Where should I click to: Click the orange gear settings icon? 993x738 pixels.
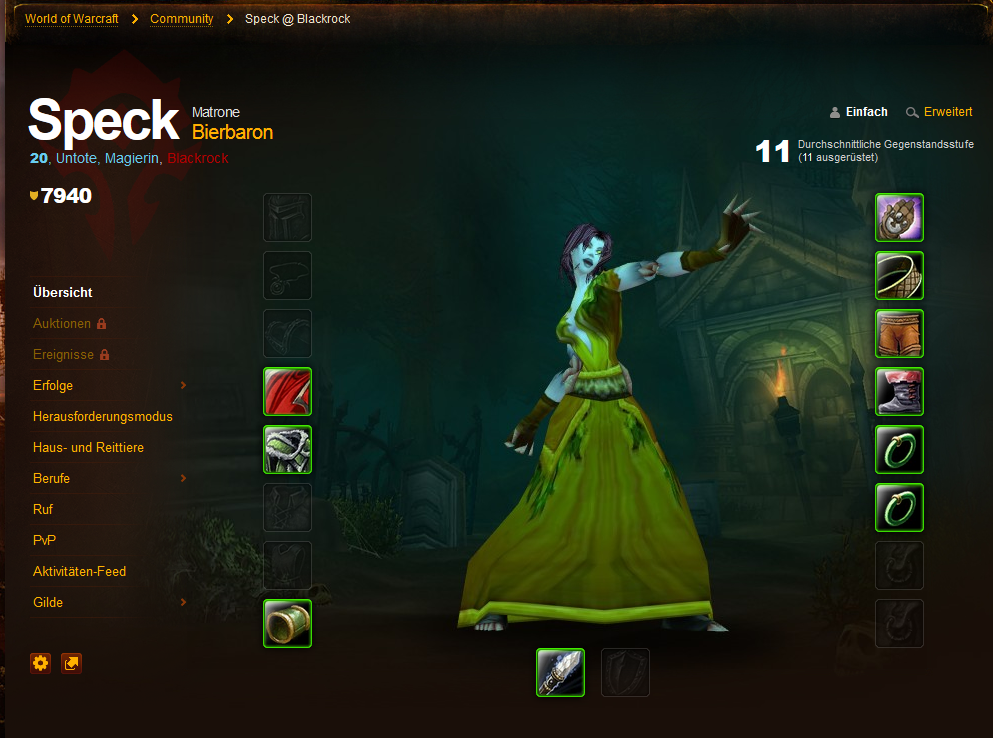coord(40,663)
